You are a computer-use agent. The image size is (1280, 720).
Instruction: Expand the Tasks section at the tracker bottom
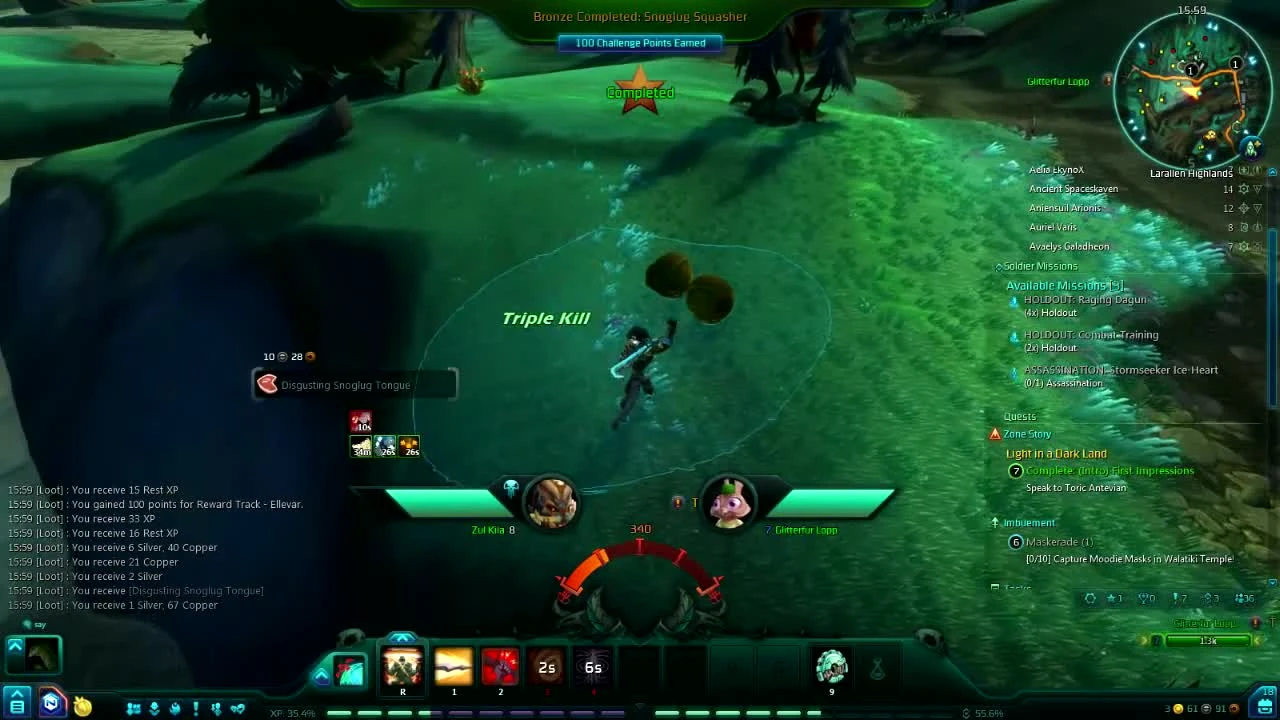click(1014, 589)
